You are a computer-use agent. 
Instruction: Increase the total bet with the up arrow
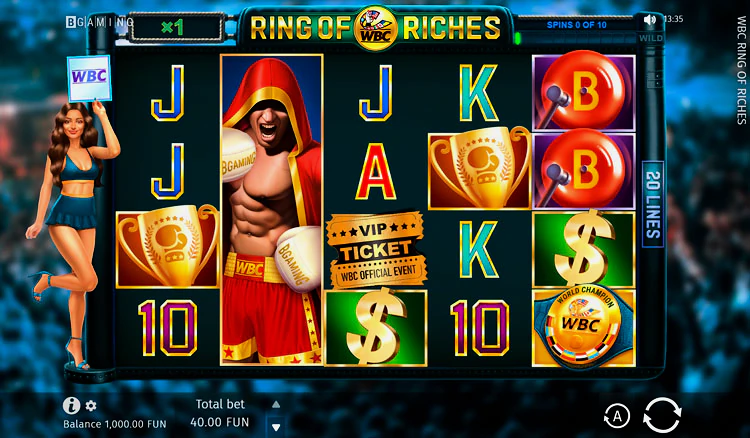point(276,404)
